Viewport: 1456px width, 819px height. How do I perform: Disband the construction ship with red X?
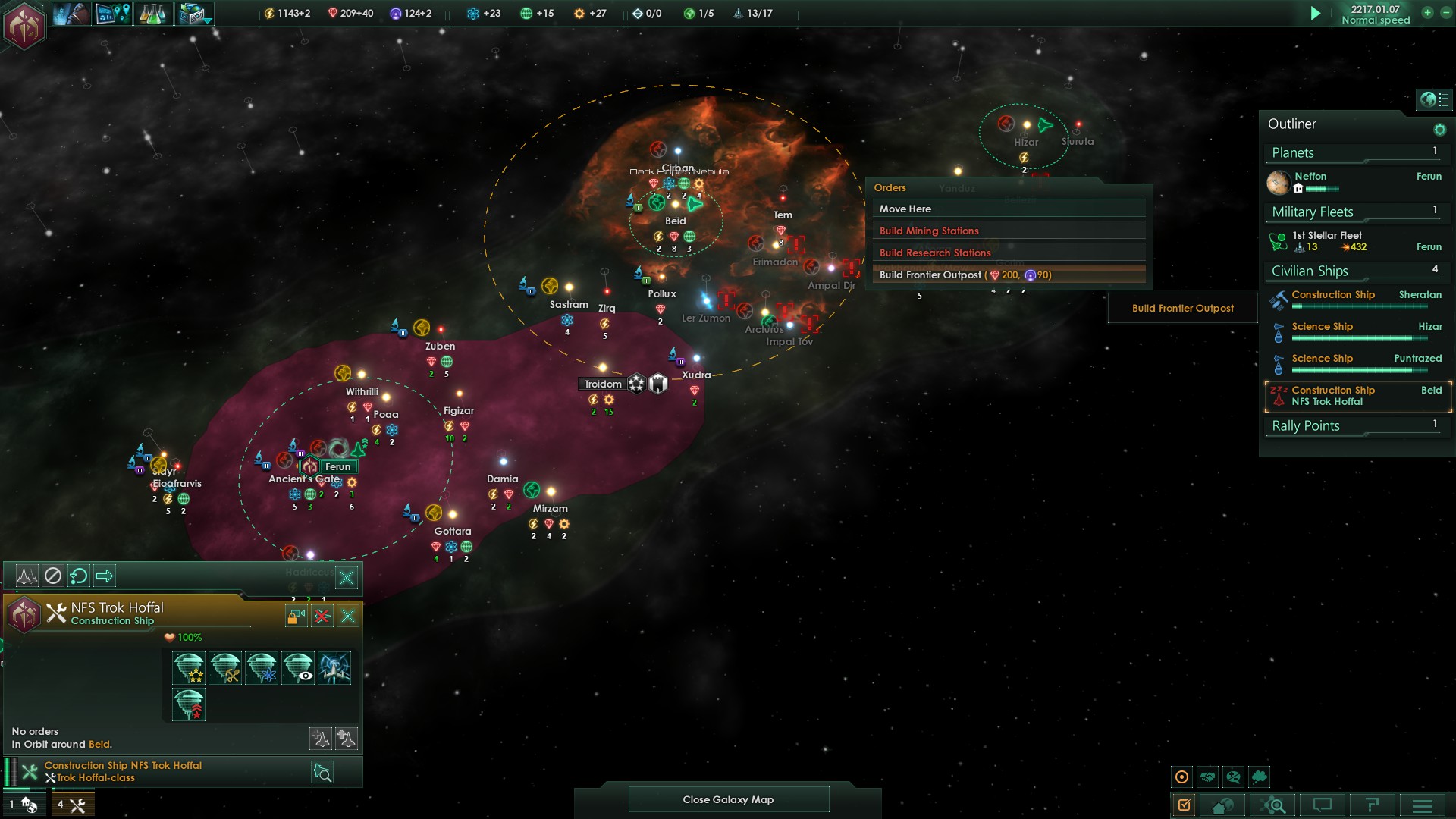pos(322,616)
